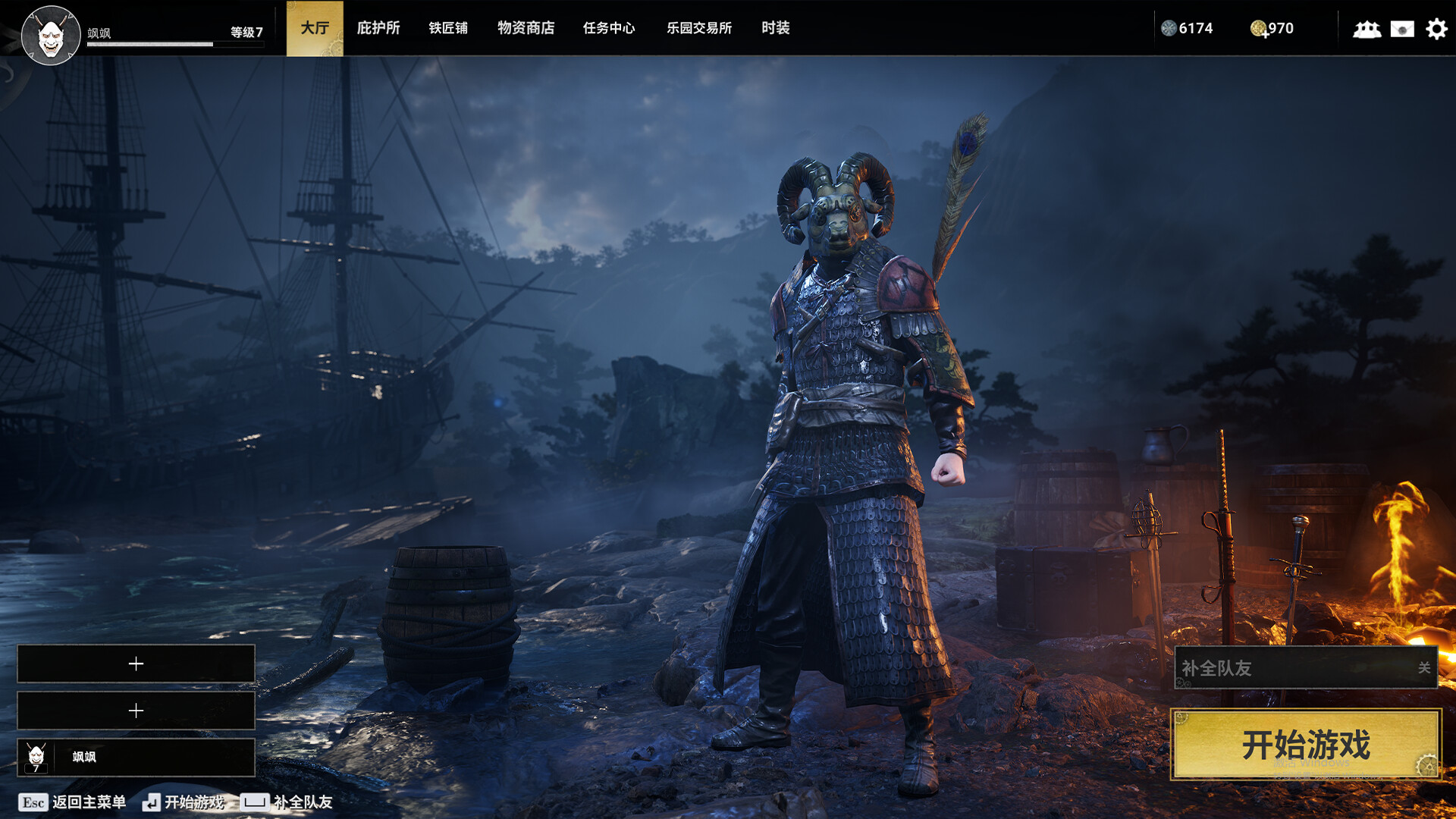
Task: Toggle the 补全队友 switch labeled 关
Action: coord(1423,669)
